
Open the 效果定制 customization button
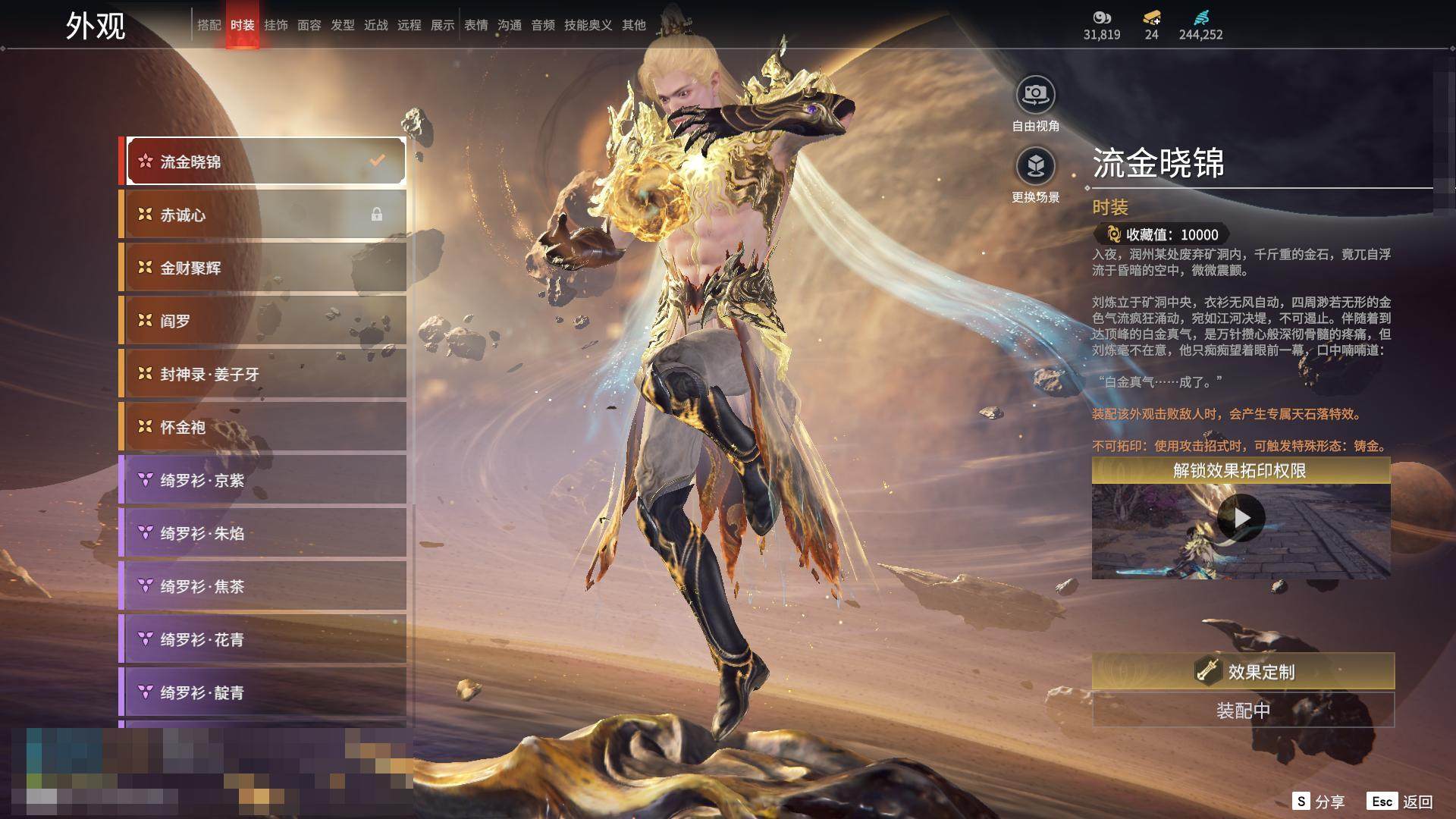point(1242,671)
